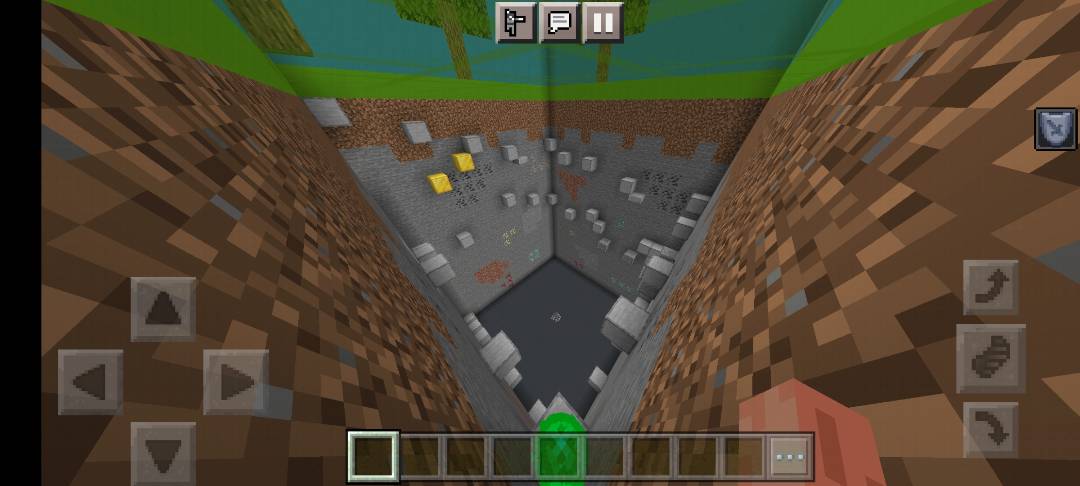Fly downward with the descend arrow button
This screenshot has height=486, width=1080.
pos(990,429)
